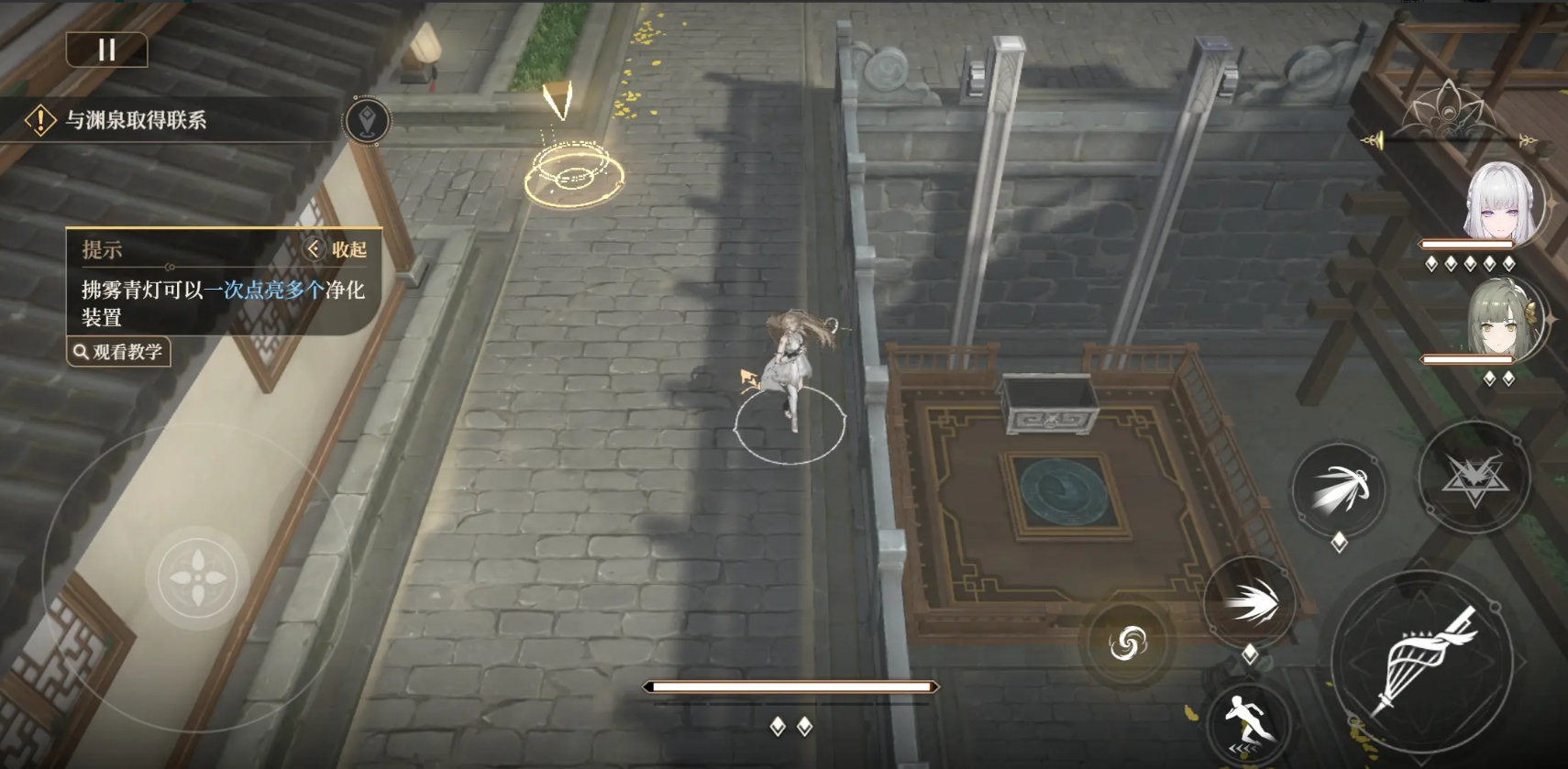Open the tutorial via the 观看教学 button
This screenshot has width=1568, height=769.
pos(119,353)
